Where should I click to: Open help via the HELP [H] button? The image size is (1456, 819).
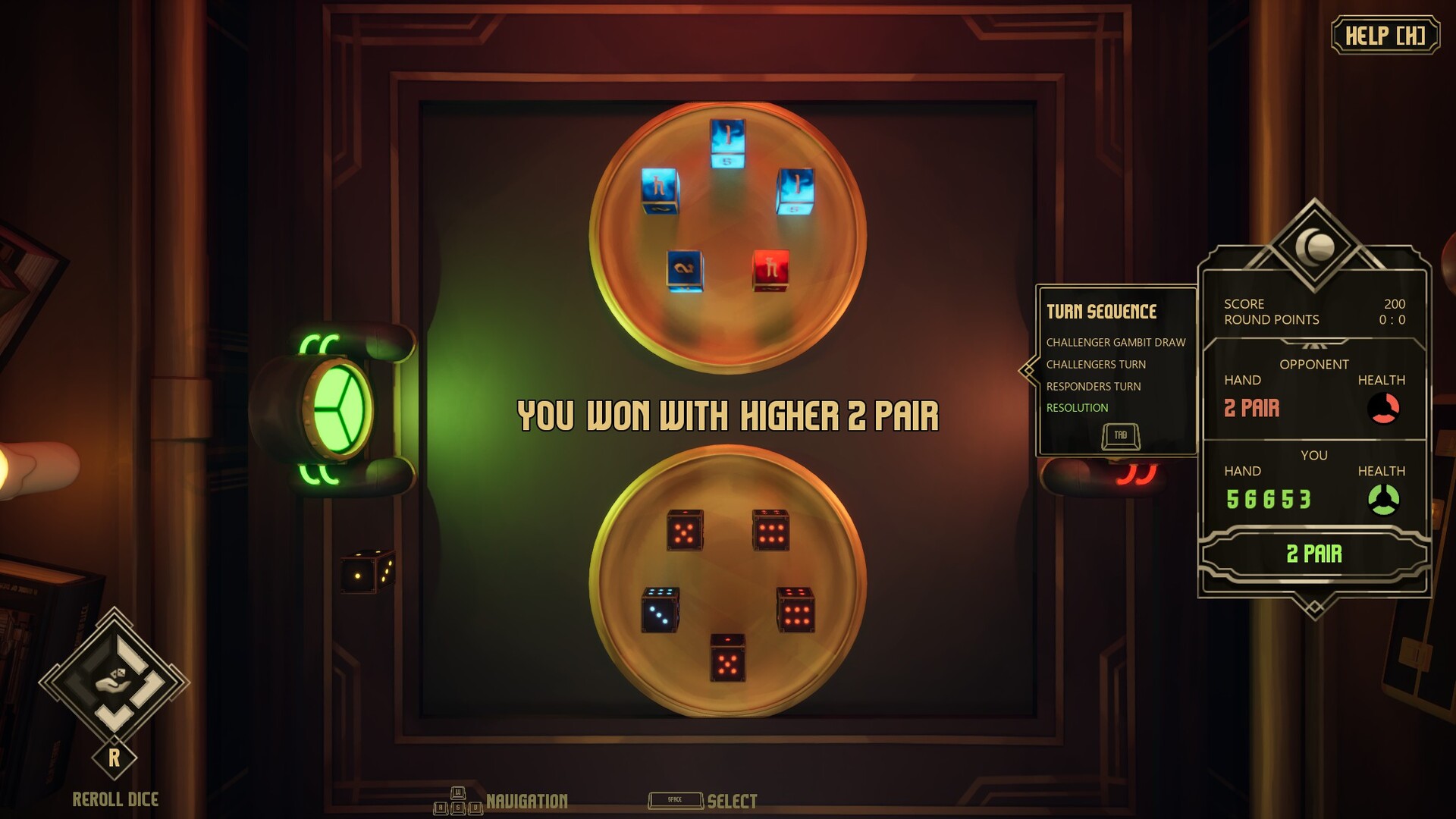tap(1385, 33)
